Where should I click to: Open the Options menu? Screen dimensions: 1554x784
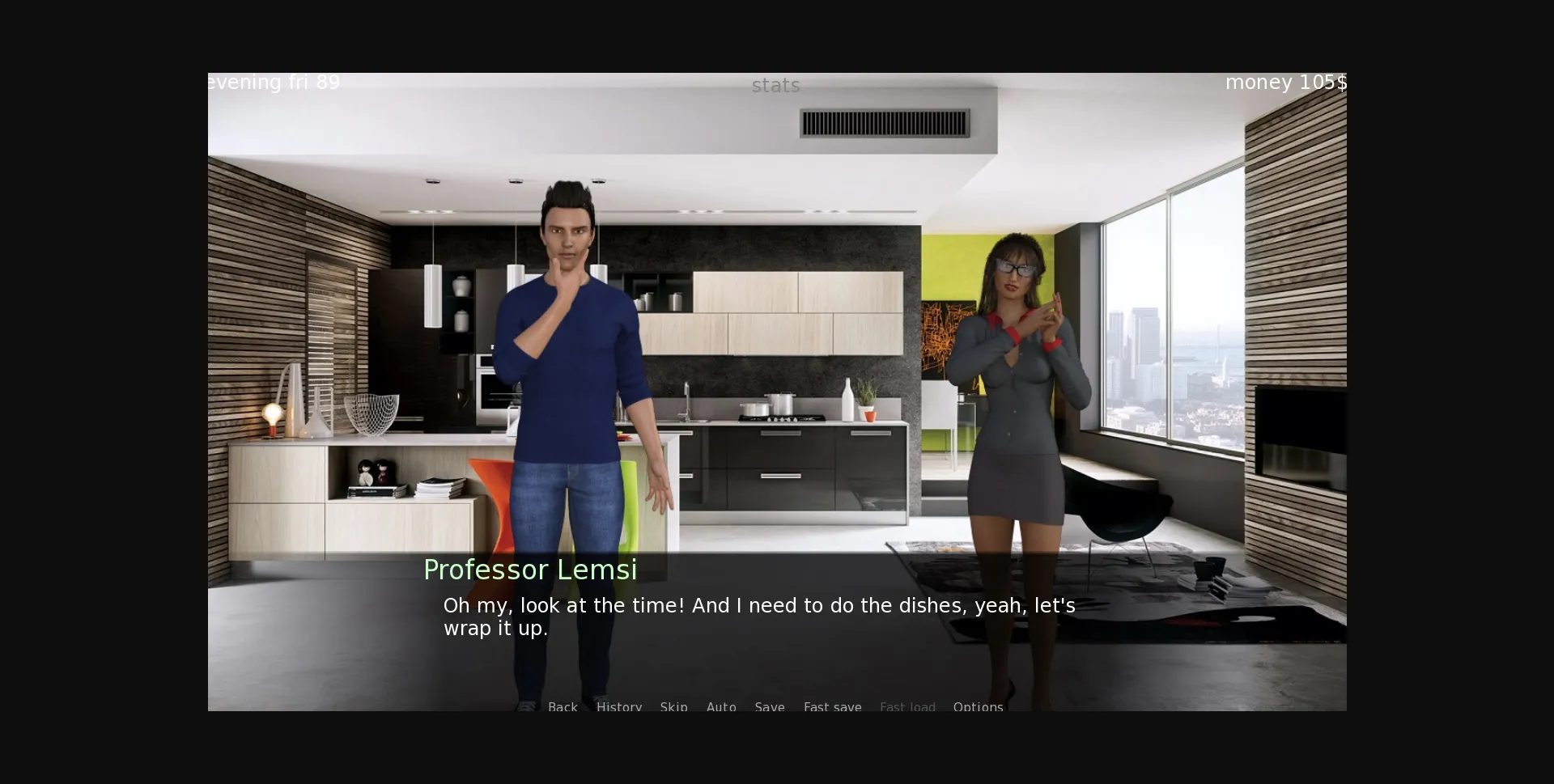click(x=978, y=707)
